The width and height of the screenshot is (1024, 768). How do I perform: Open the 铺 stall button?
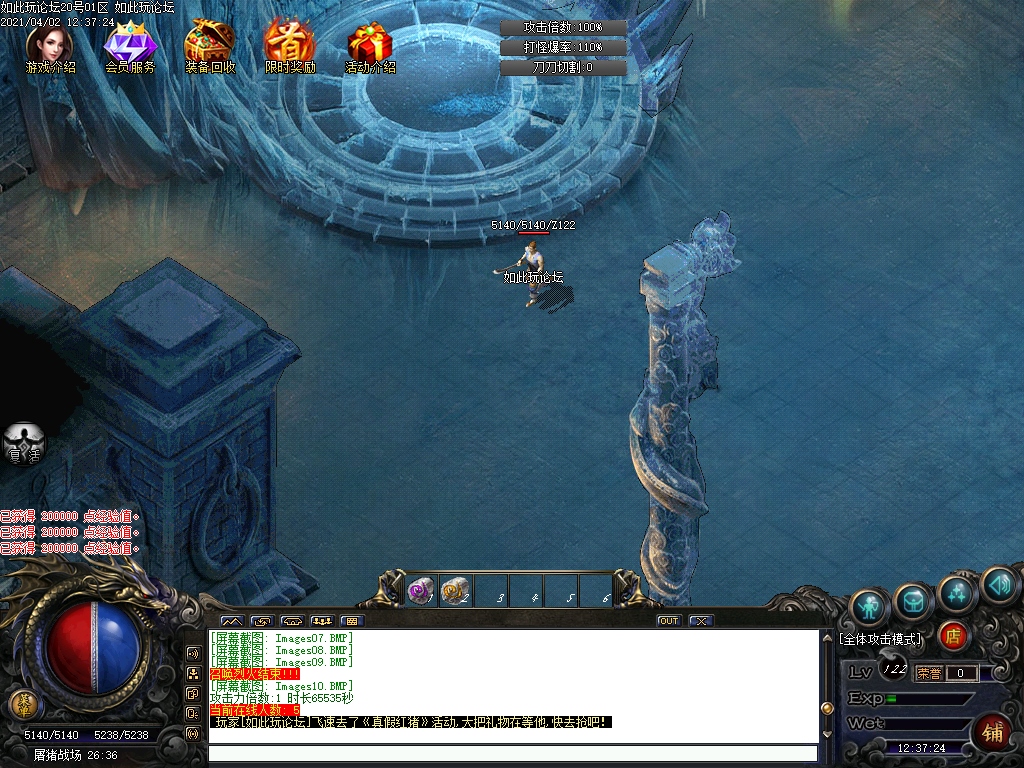tap(993, 731)
